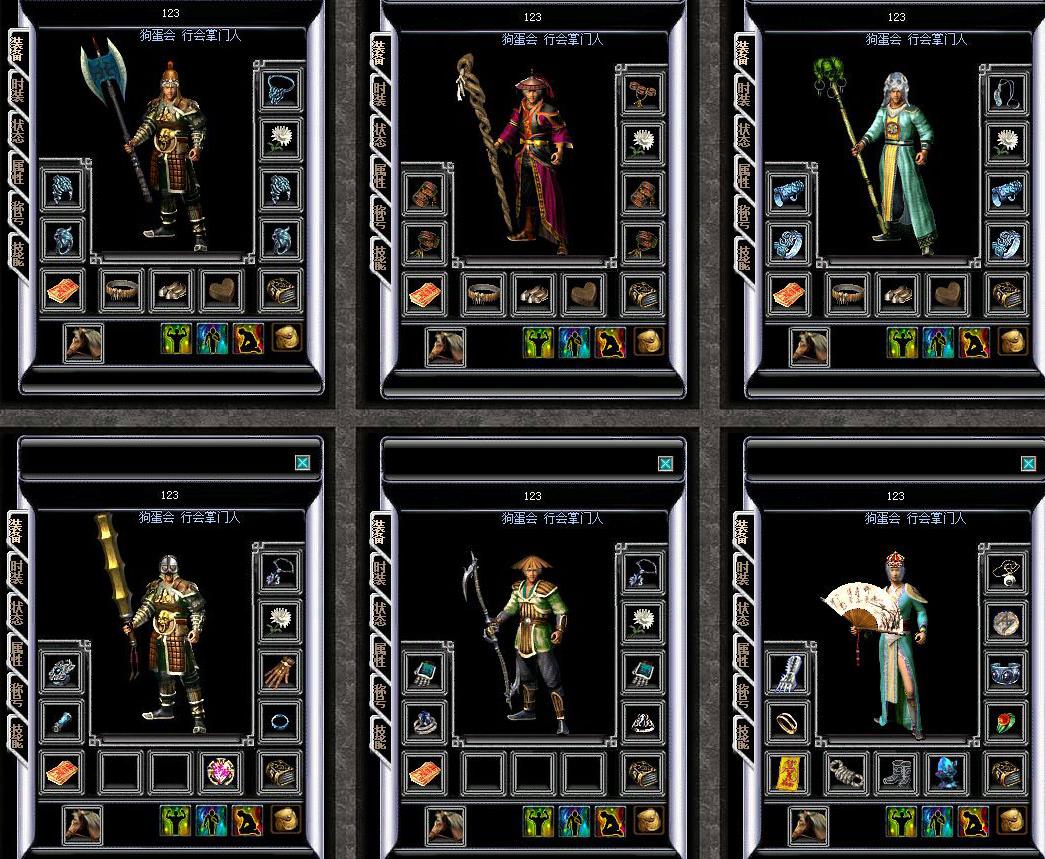1045x859 pixels.
Task: Click the yellow talisman slot in fan lady panel
Action: coord(788,772)
